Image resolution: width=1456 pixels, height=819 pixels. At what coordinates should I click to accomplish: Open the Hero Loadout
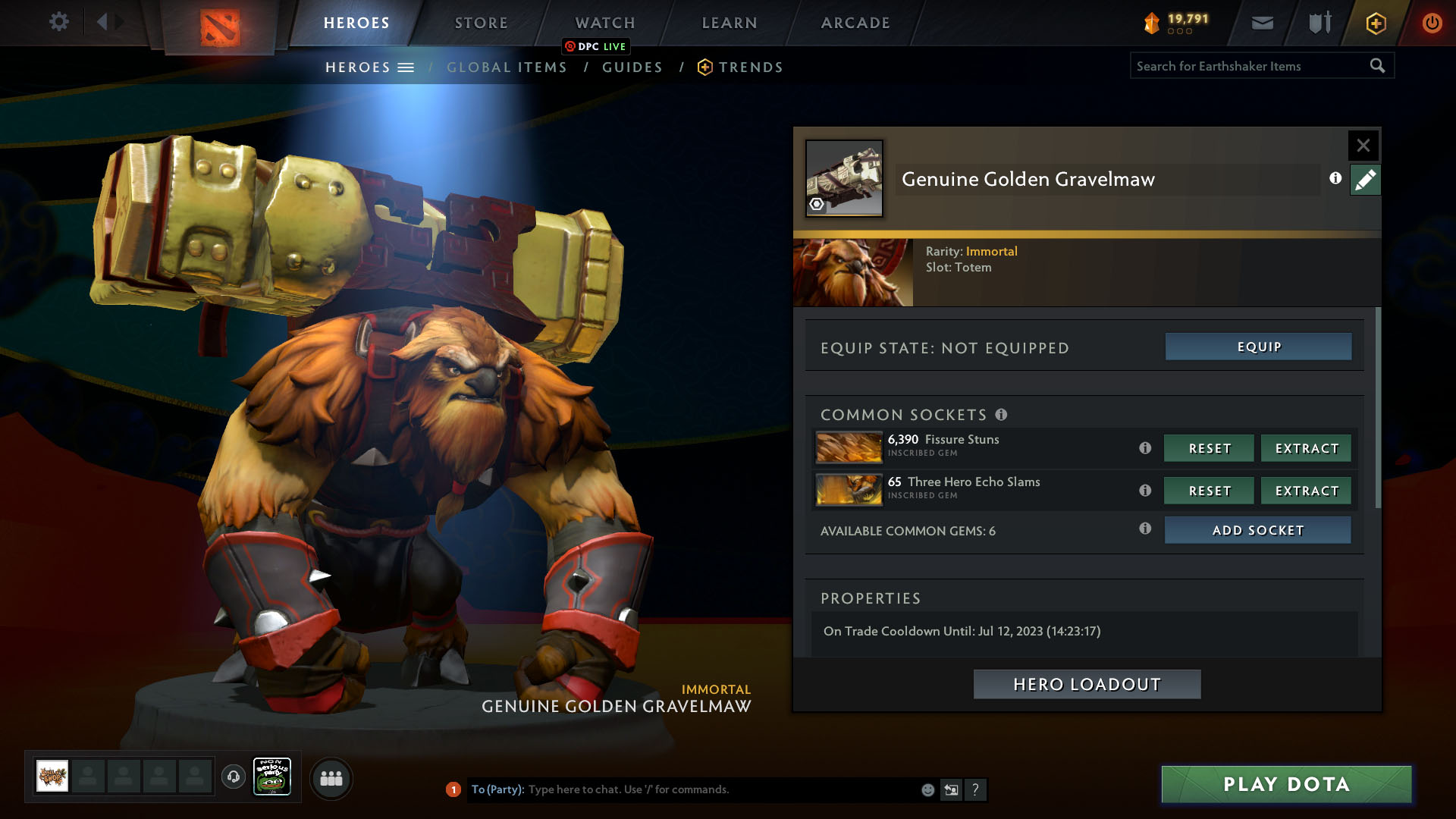click(1087, 684)
